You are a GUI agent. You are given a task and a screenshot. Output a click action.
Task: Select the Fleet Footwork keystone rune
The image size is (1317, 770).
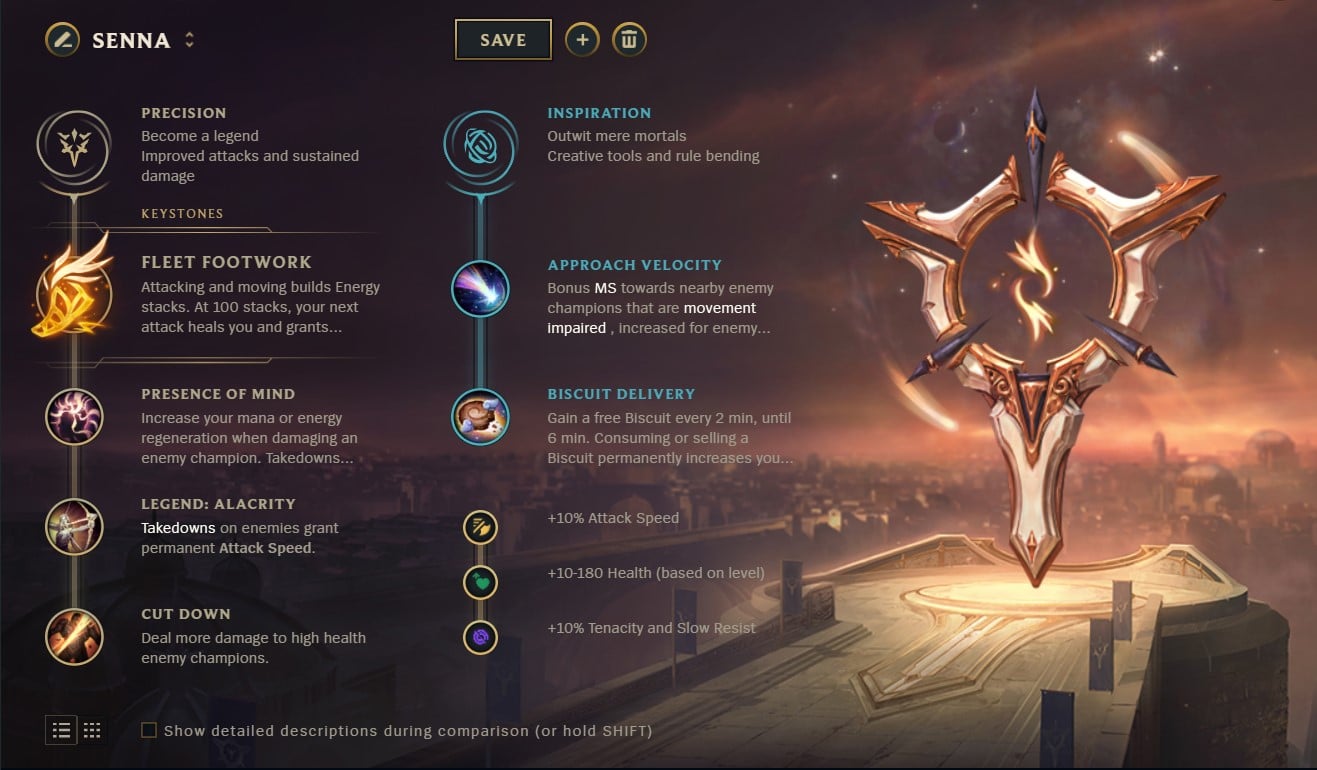[x=73, y=293]
